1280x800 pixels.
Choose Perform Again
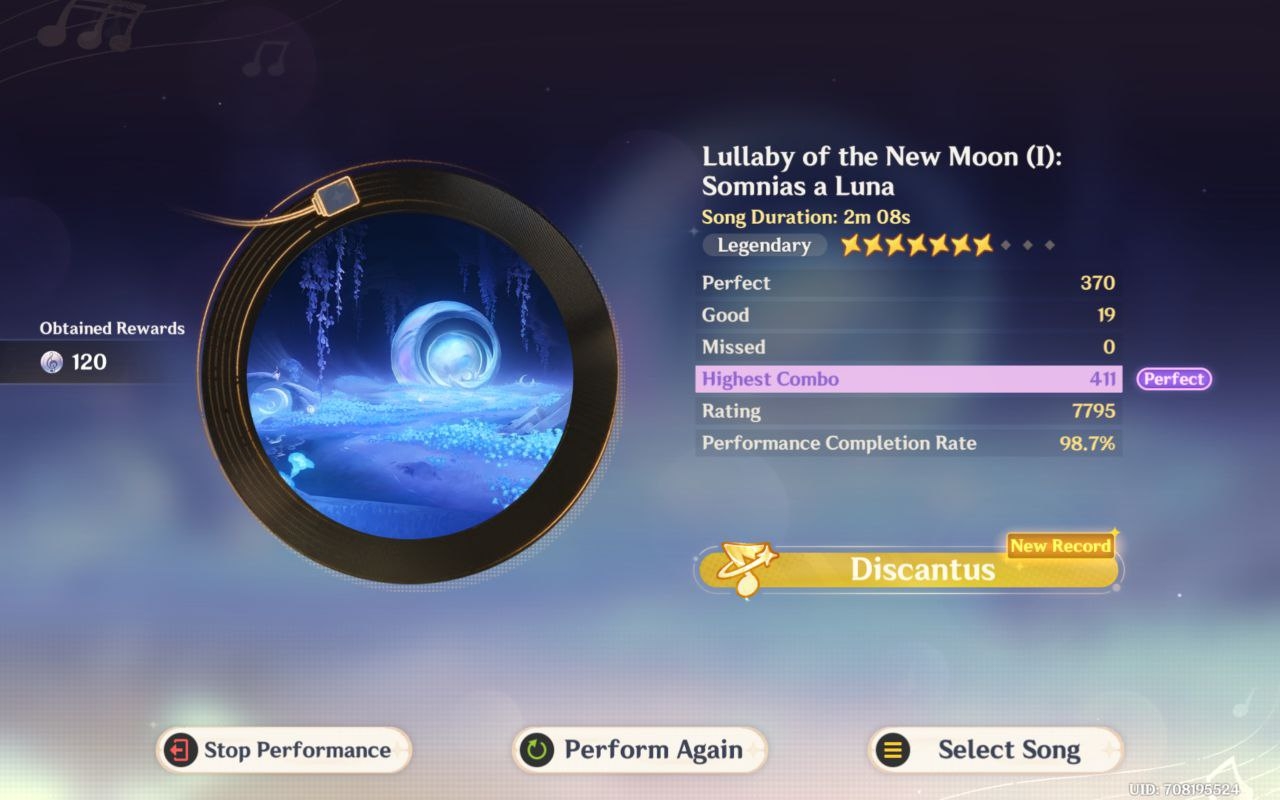pyautogui.click(x=639, y=750)
